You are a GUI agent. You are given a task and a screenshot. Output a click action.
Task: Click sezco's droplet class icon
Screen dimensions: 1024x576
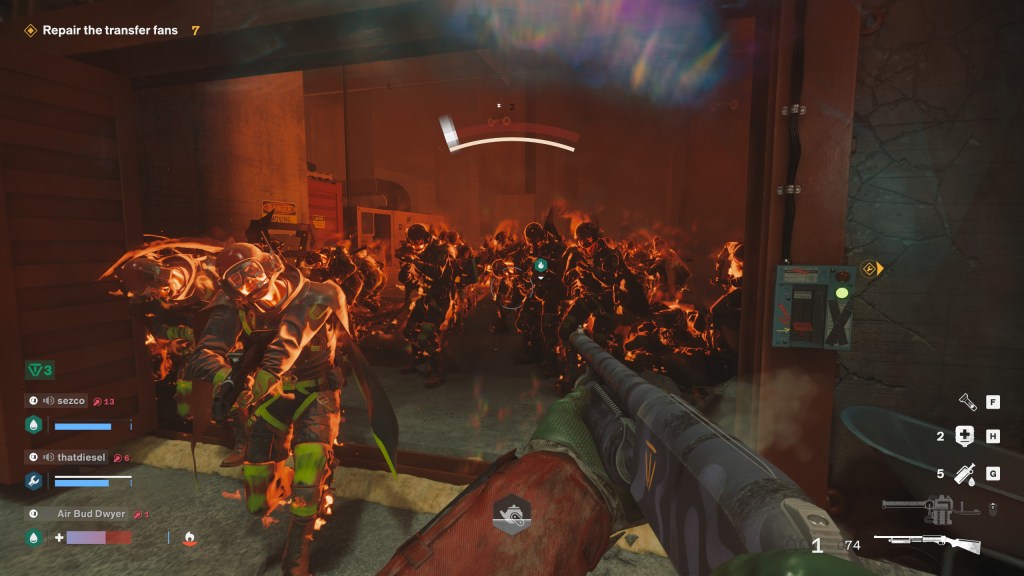click(x=32, y=425)
